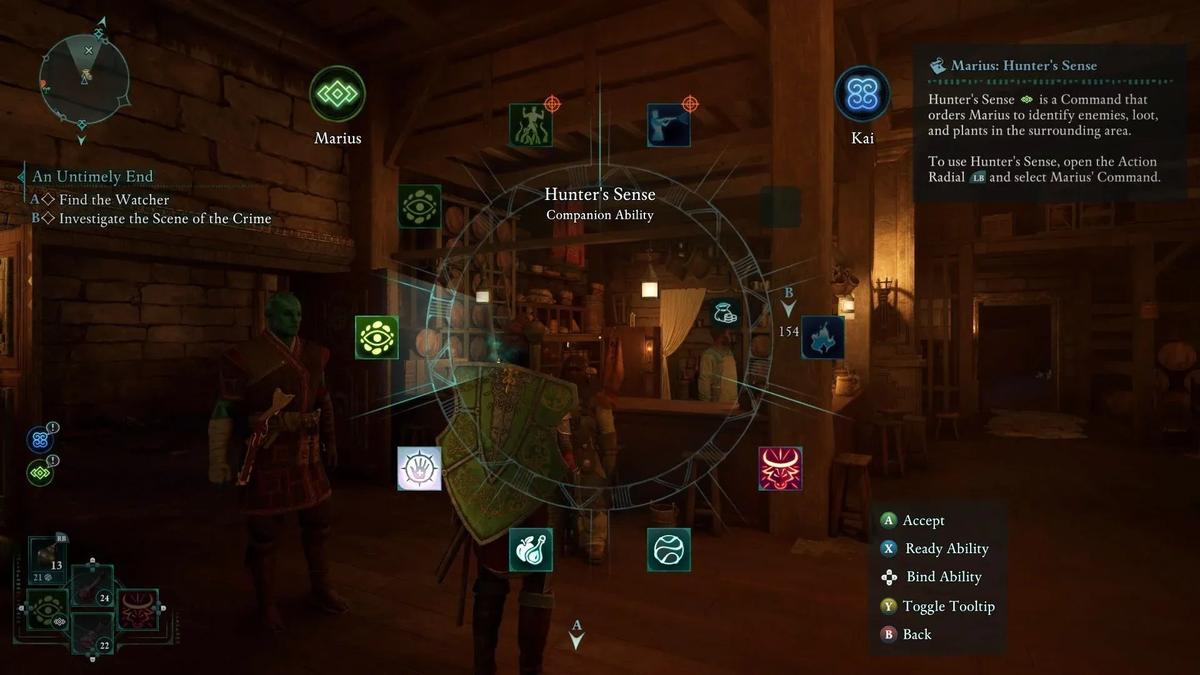Select the blue gunner ability icon
The width and height of the screenshot is (1200, 675).
click(668, 125)
